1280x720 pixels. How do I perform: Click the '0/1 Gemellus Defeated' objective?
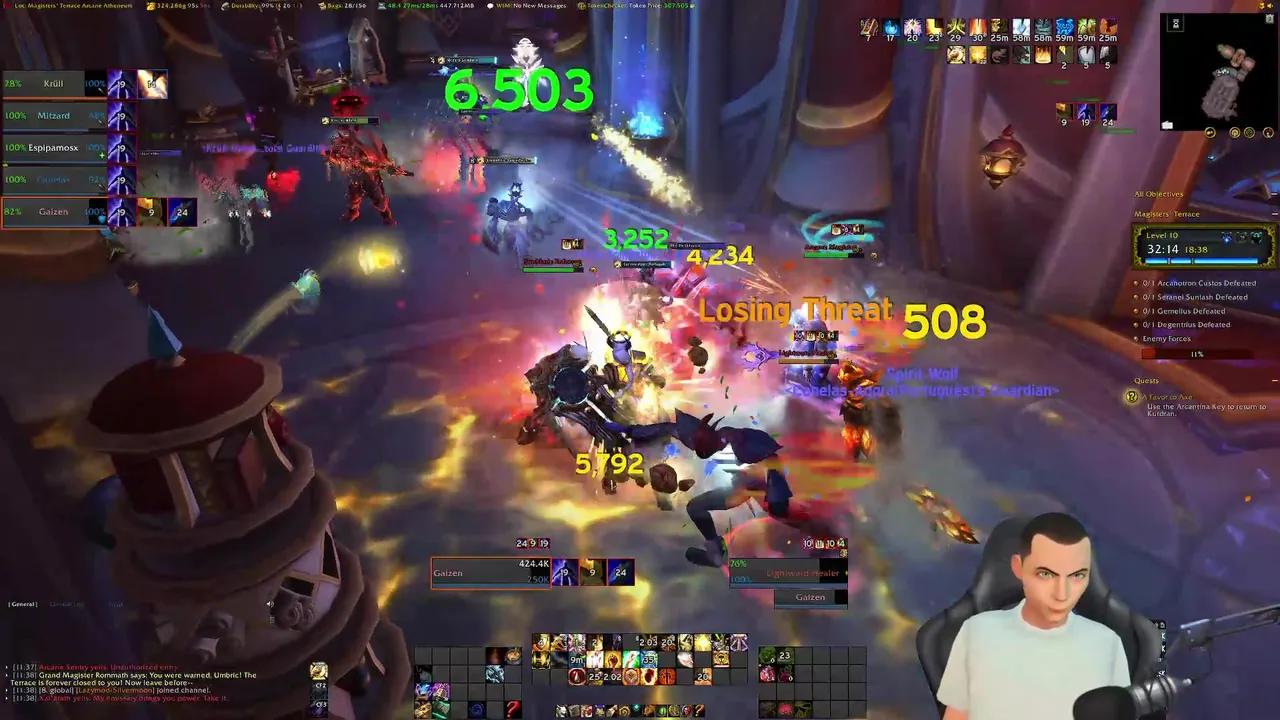[x=1186, y=311]
